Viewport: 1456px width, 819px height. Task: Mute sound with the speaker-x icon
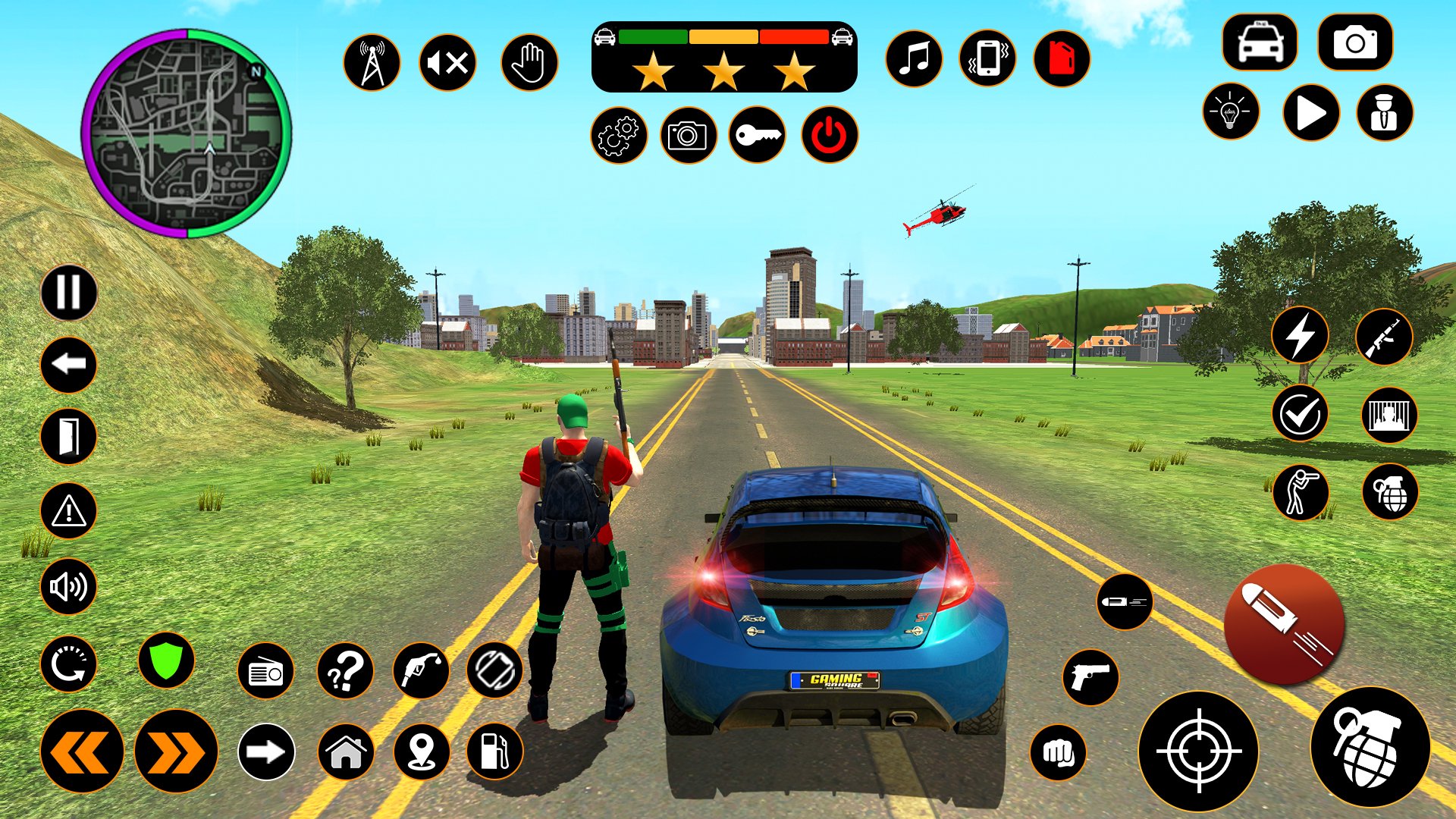tap(447, 62)
